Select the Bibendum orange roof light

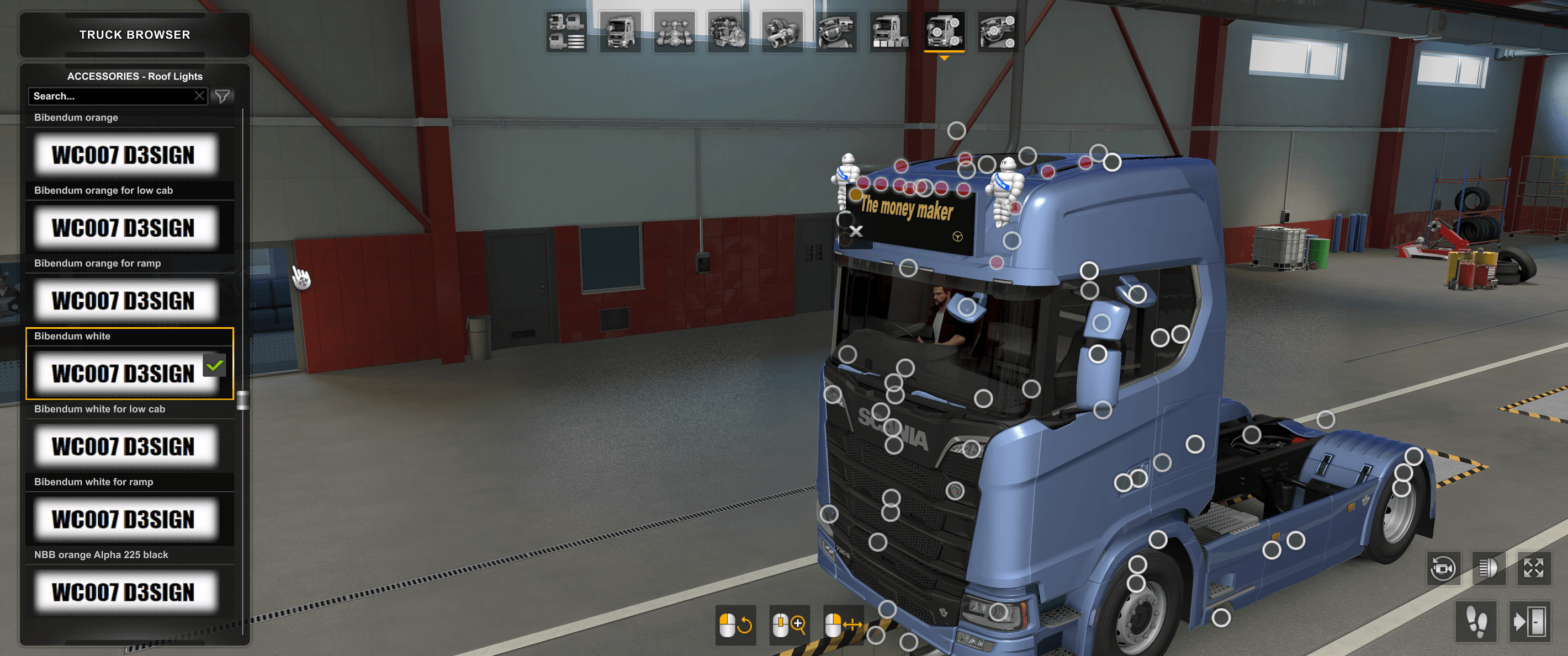point(125,154)
